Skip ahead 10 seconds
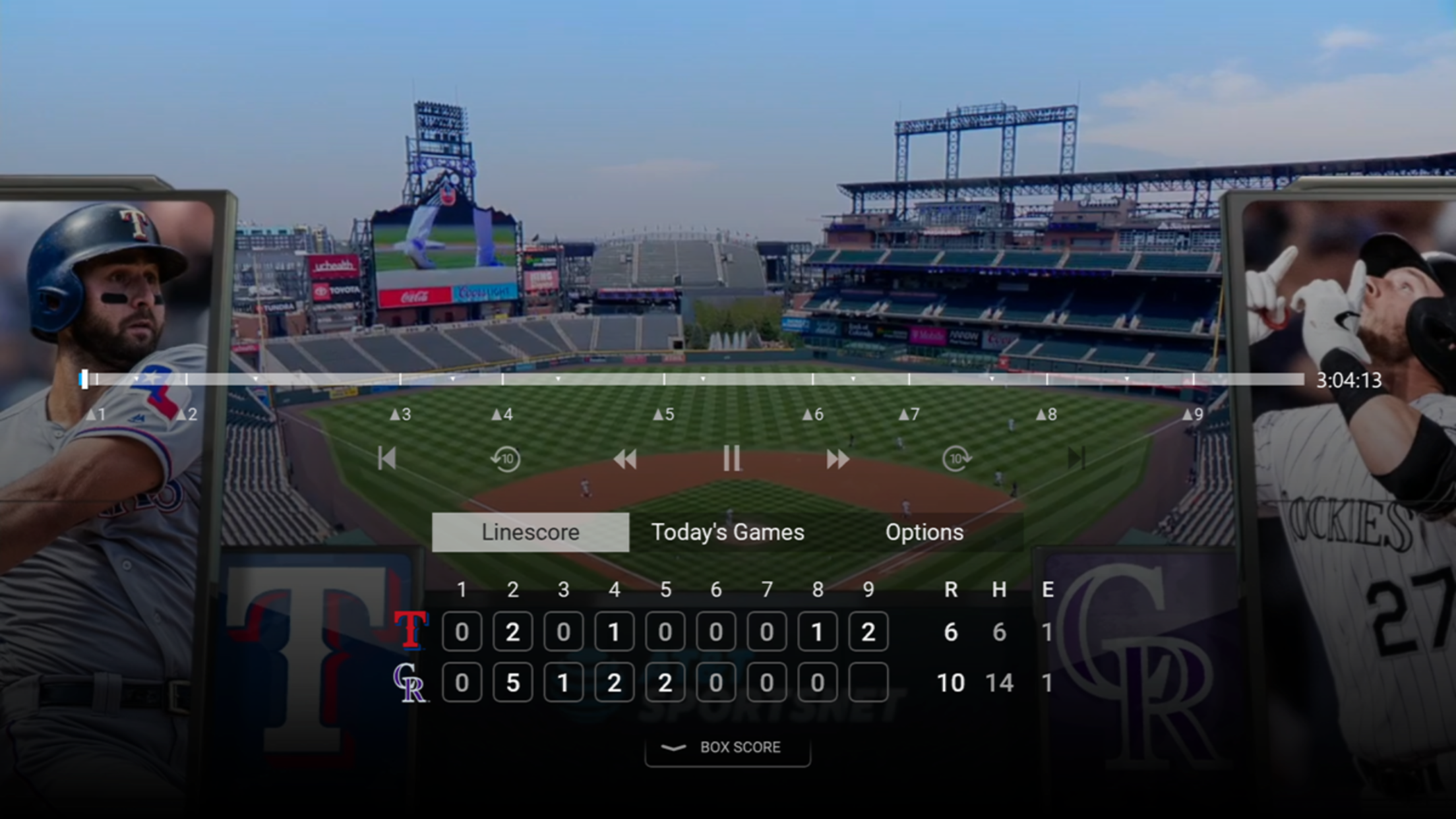 point(956,458)
